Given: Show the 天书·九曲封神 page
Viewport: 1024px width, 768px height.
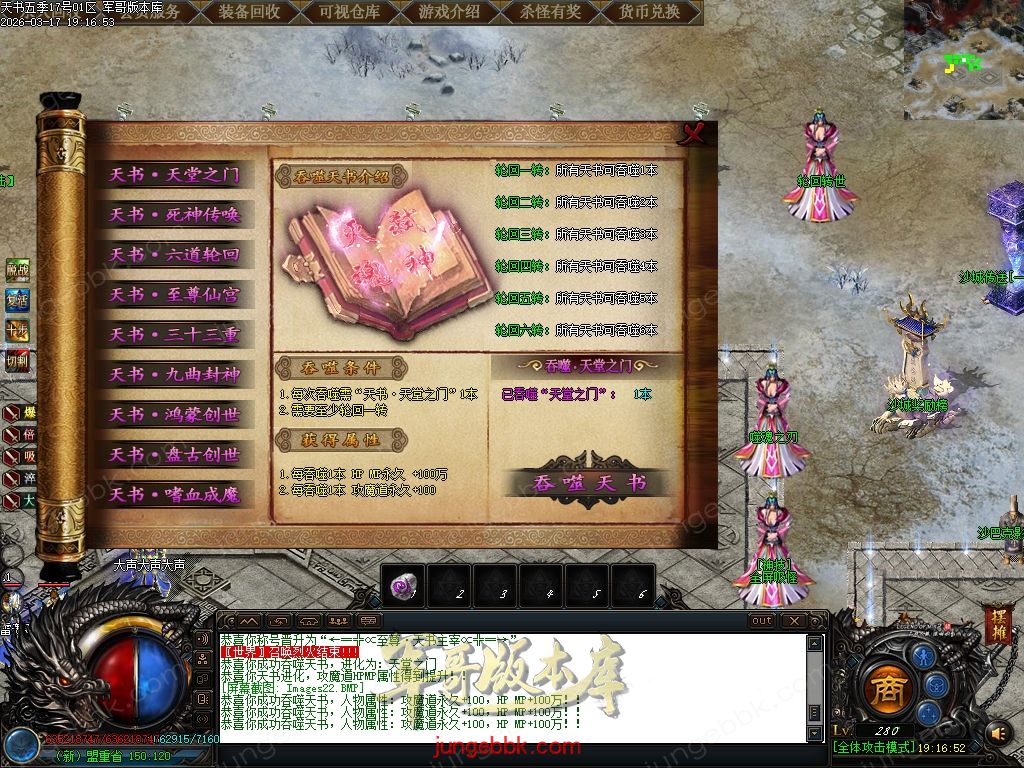Looking at the screenshot, I should click(x=174, y=375).
